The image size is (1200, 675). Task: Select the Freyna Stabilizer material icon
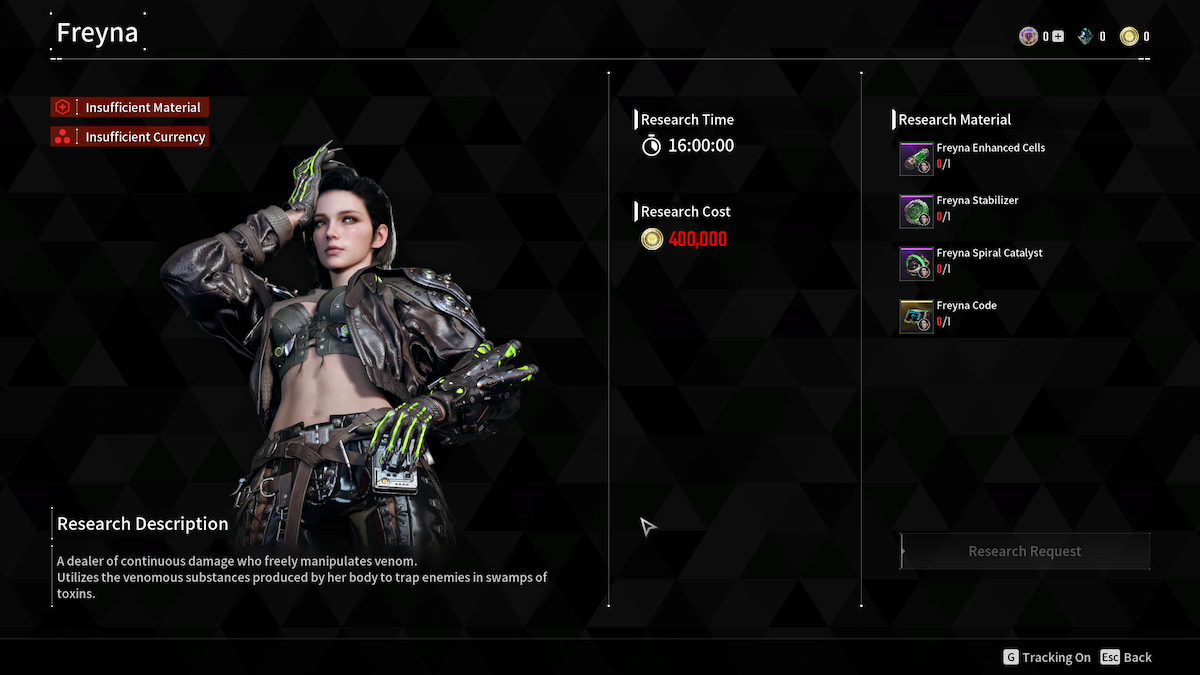point(916,211)
